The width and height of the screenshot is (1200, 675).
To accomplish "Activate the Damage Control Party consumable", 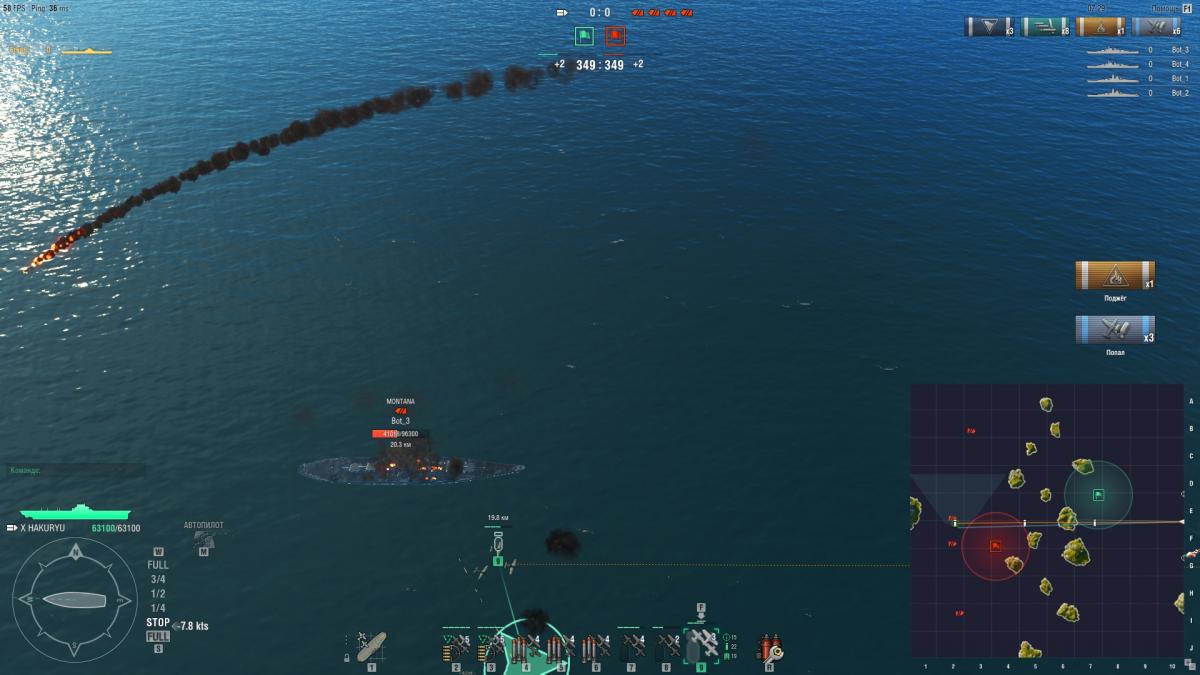I will [x=769, y=648].
